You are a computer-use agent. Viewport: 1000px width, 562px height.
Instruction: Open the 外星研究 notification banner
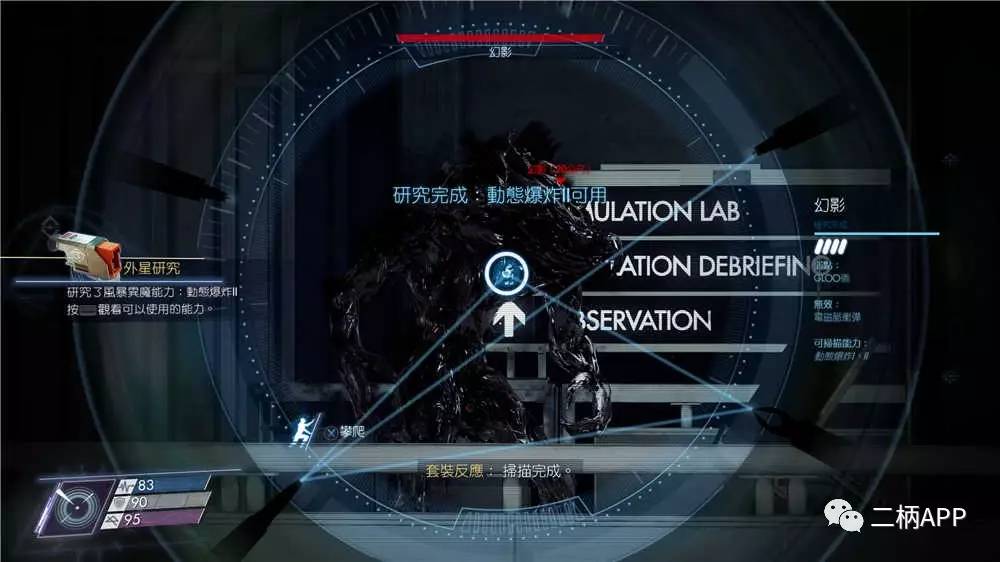pos(153,268)
